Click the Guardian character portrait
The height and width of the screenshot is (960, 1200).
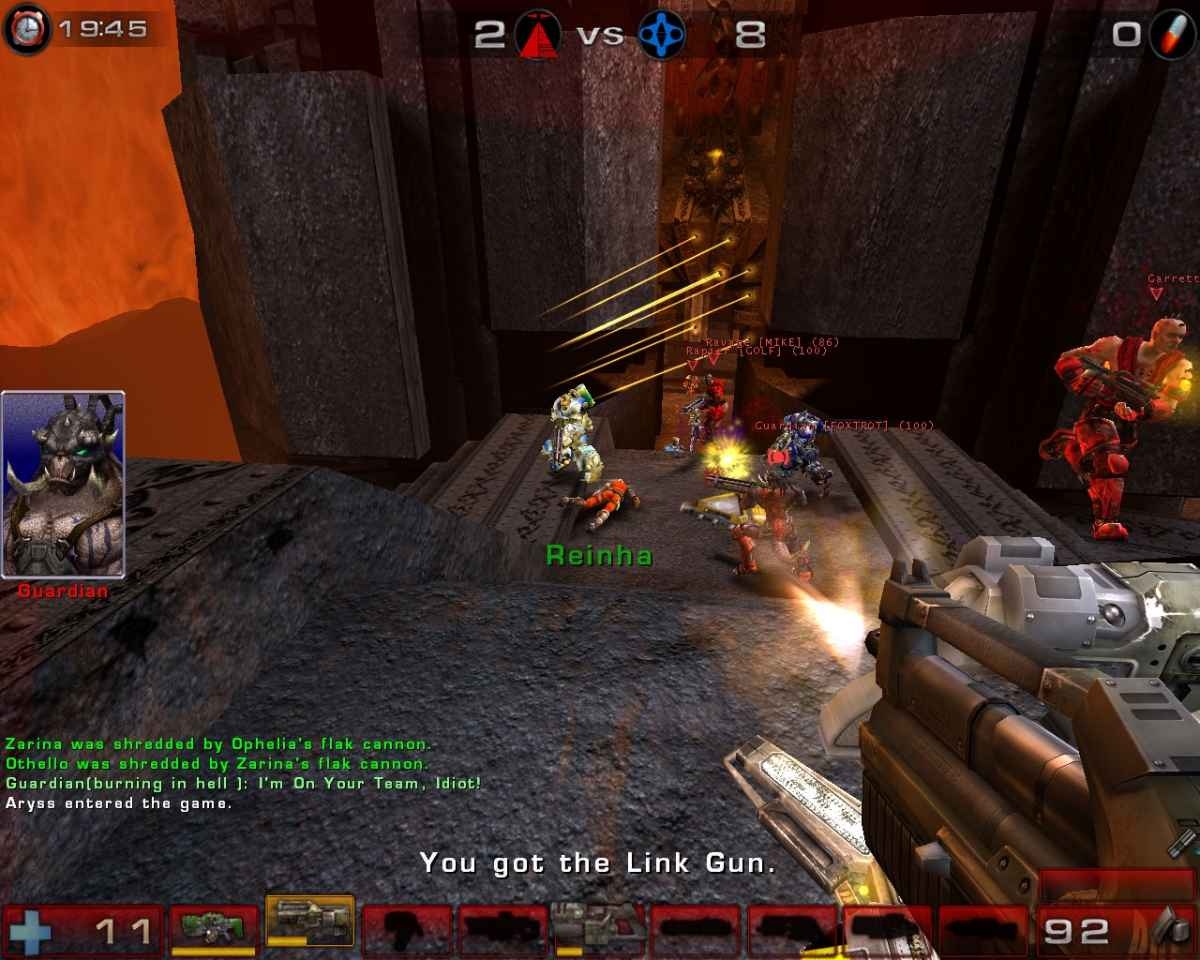click(x=64, y=485)
